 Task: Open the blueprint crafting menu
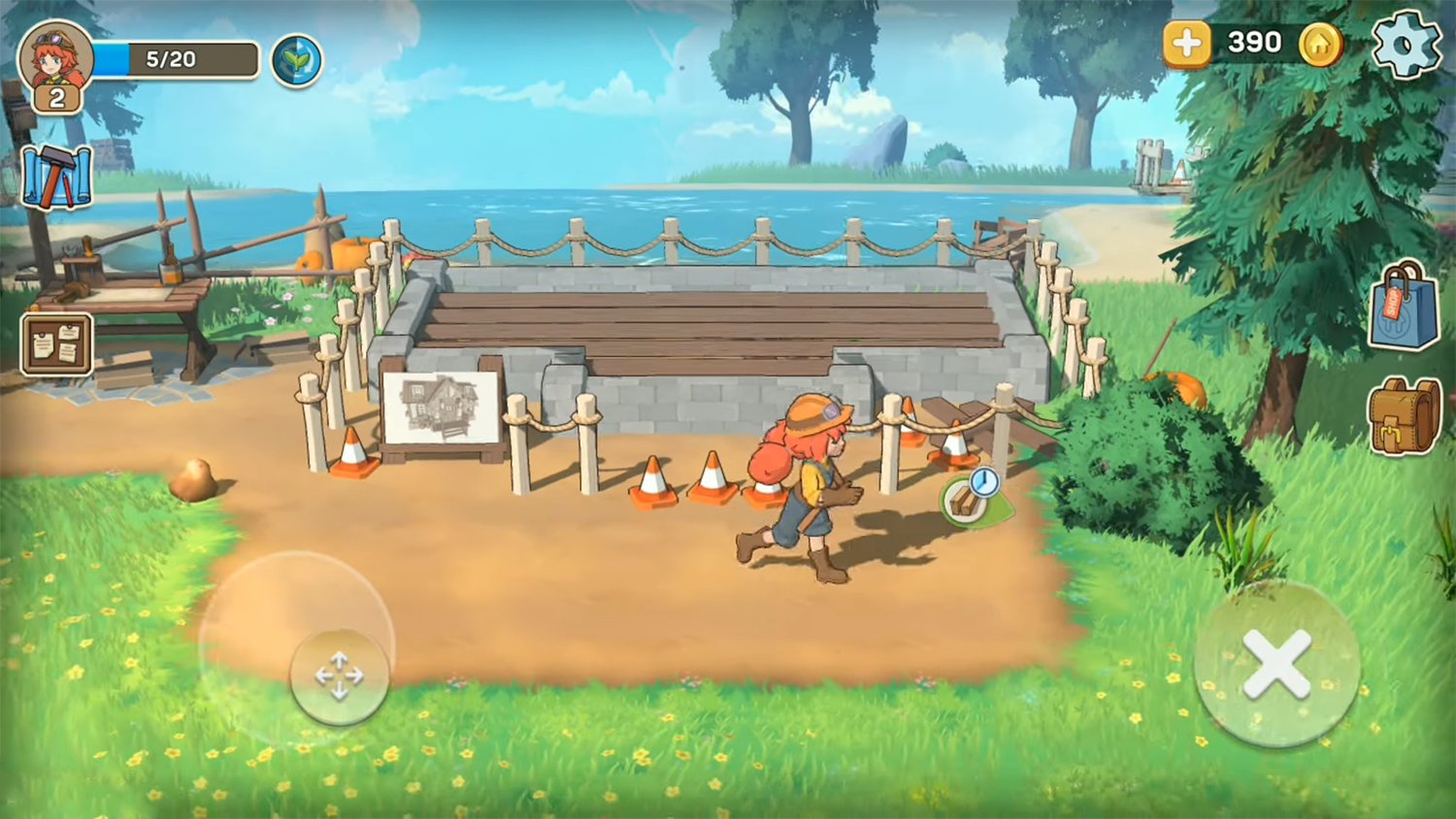click(x=58, y=179)
